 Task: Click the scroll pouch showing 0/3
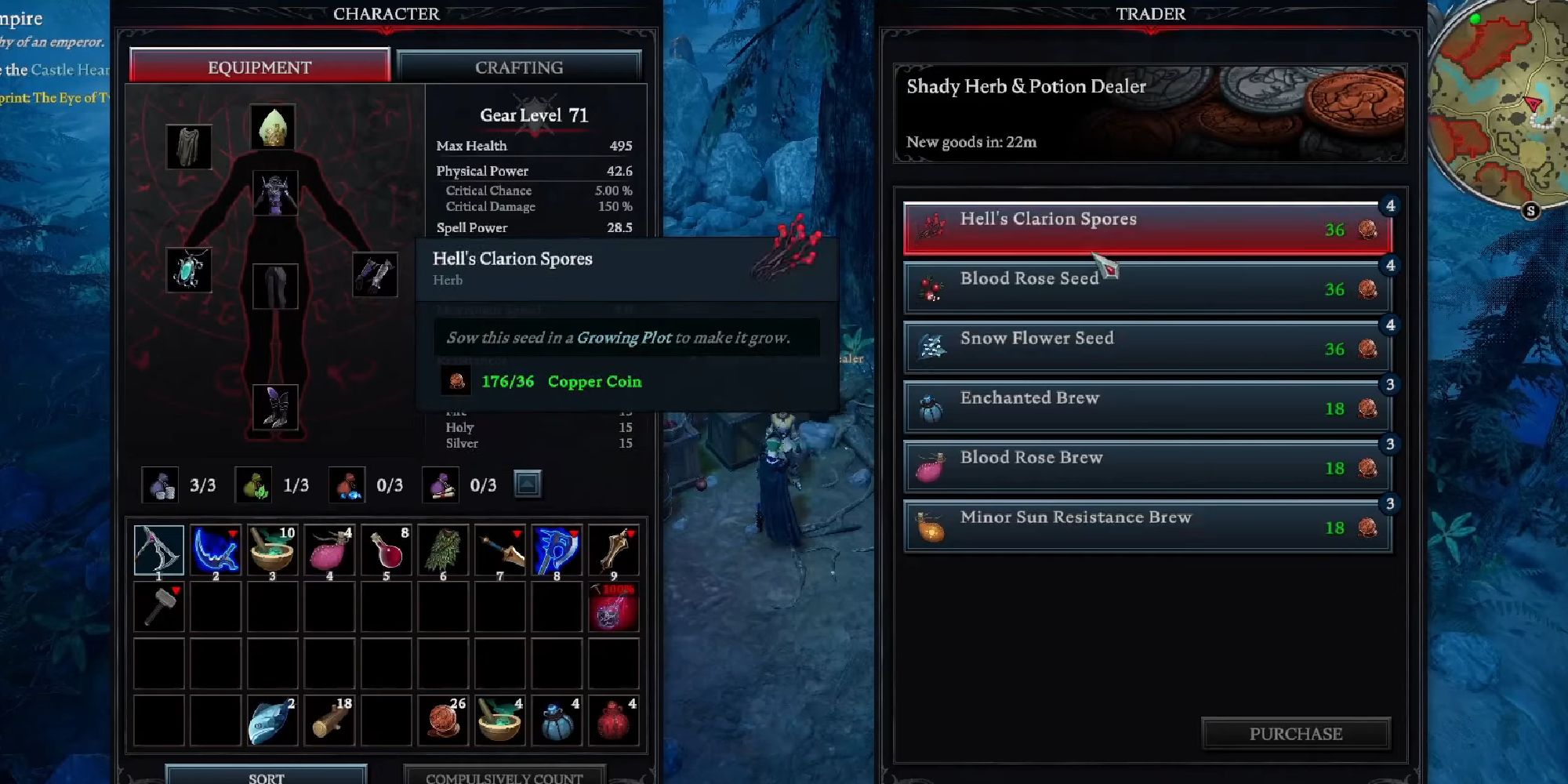point(443,484)
